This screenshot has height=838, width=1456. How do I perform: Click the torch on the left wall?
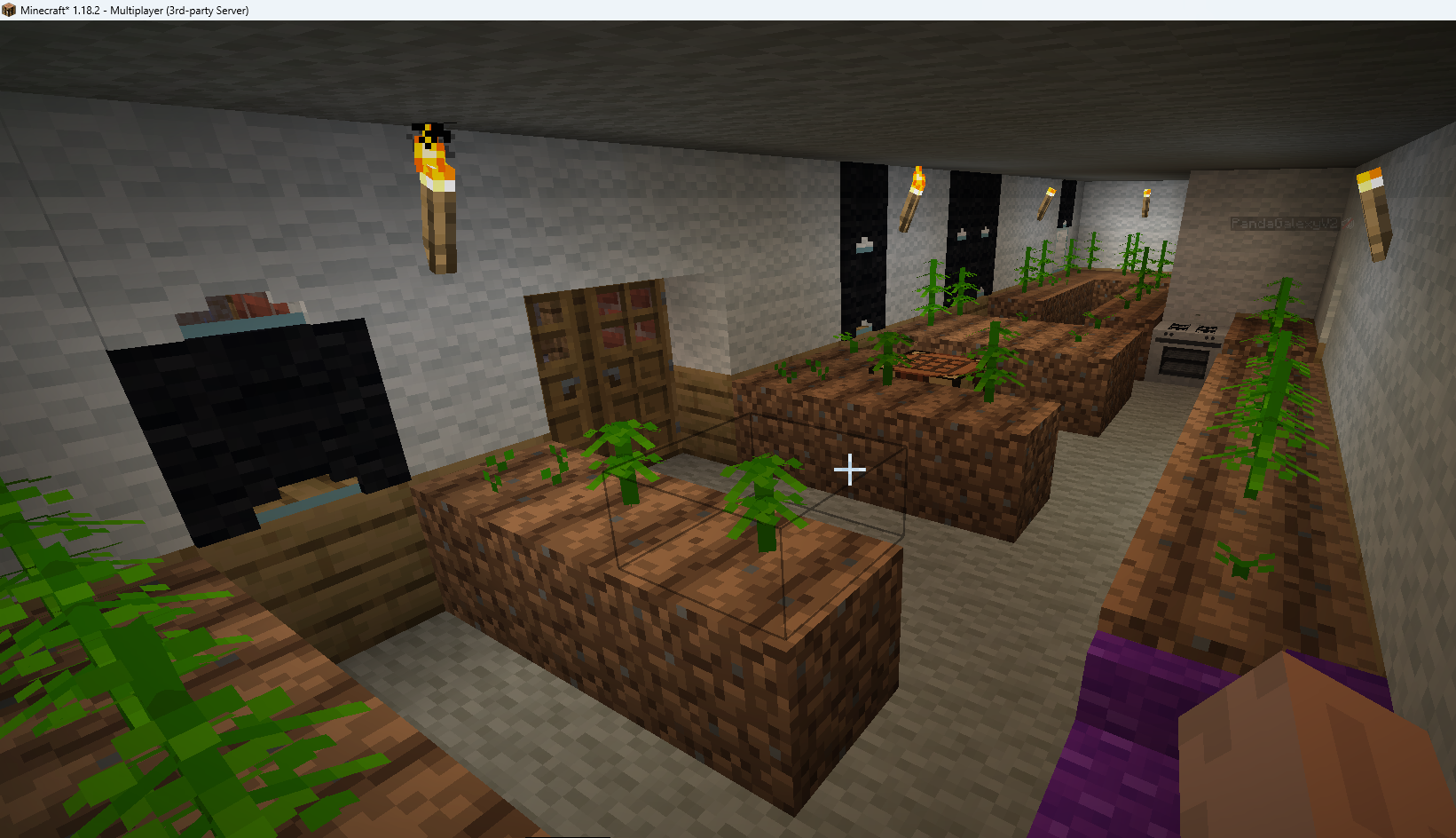(x=435, y=195)
